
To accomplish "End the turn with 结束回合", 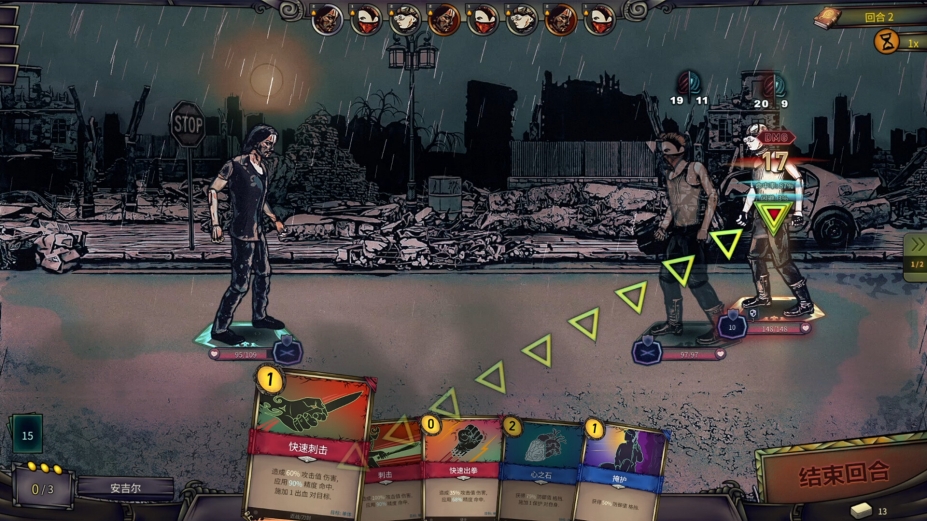I will pos(844,470).
